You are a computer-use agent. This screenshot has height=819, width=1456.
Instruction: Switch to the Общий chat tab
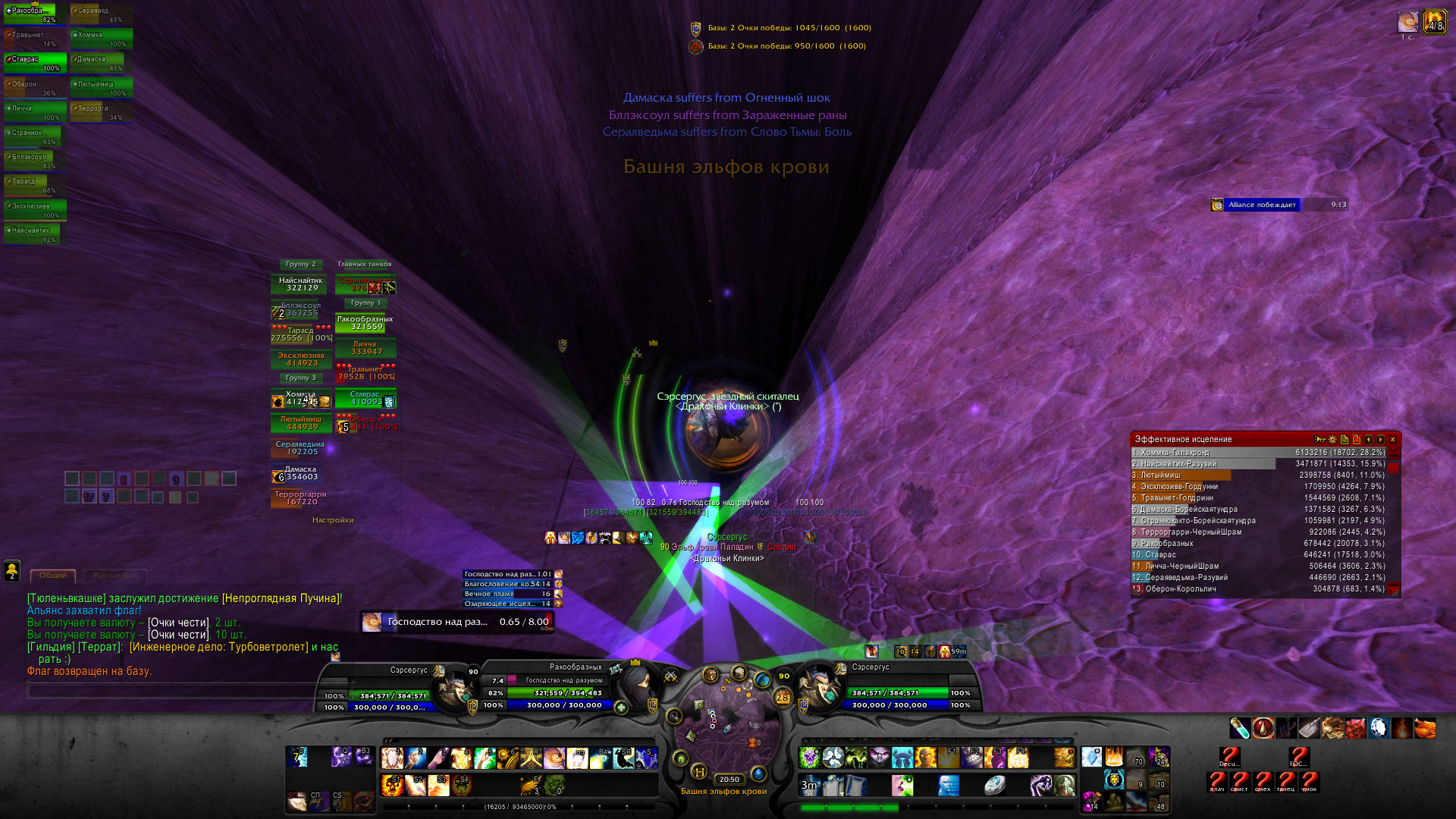coord(53,576)
